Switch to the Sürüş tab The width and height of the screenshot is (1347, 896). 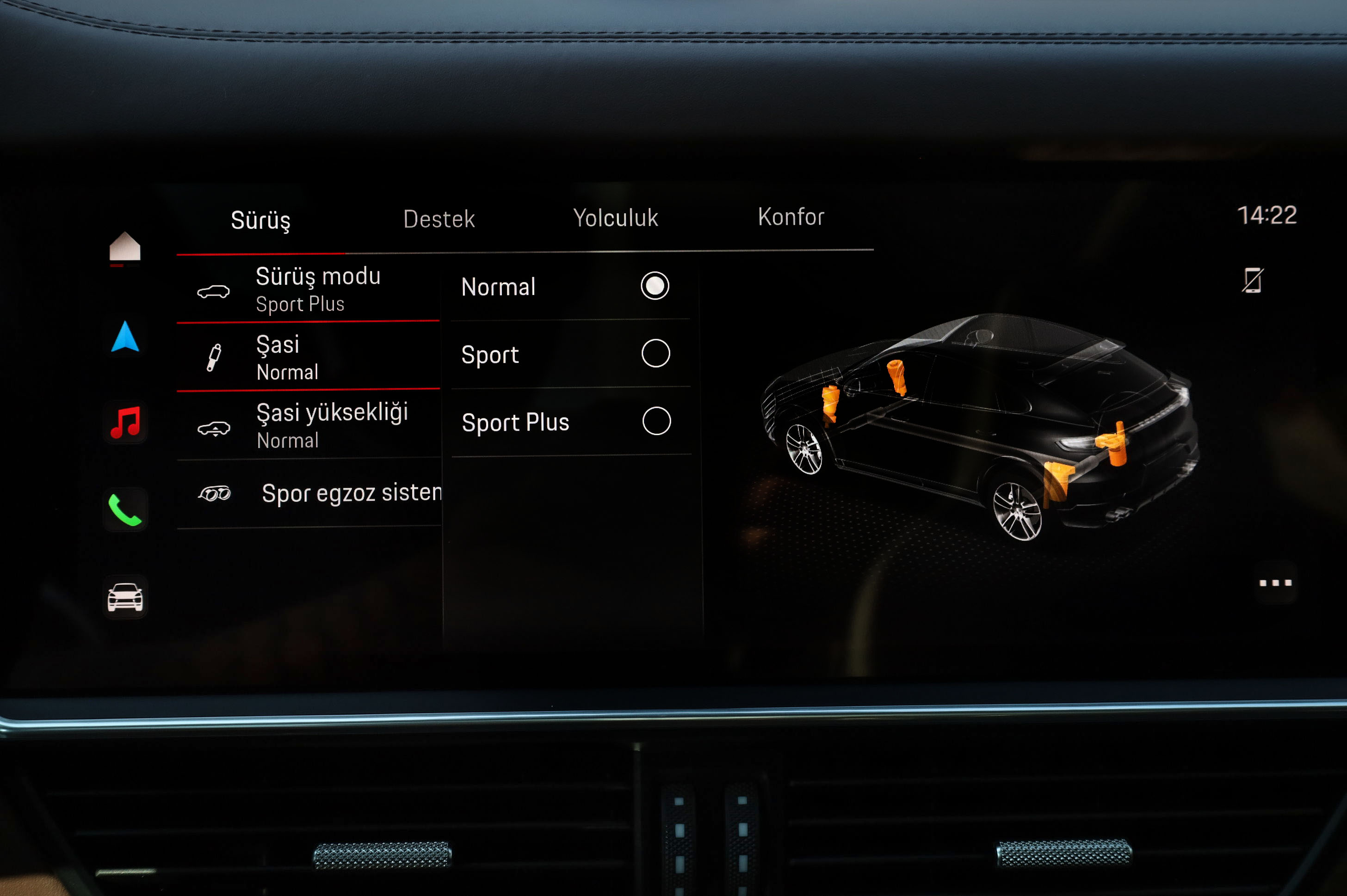click(261, 220)
